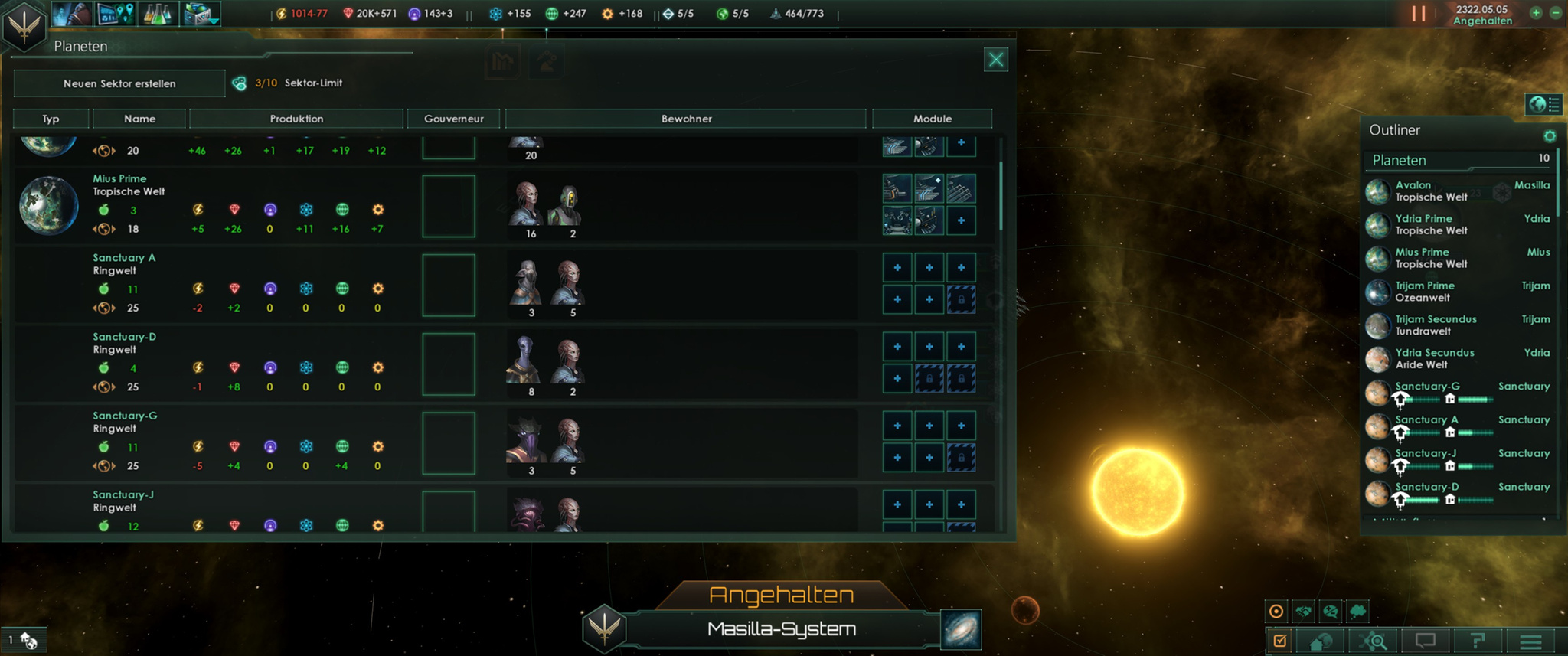This screenshot has height=656, width=1568.
Task: Open the research flasks menu
Action: (157, 14)
